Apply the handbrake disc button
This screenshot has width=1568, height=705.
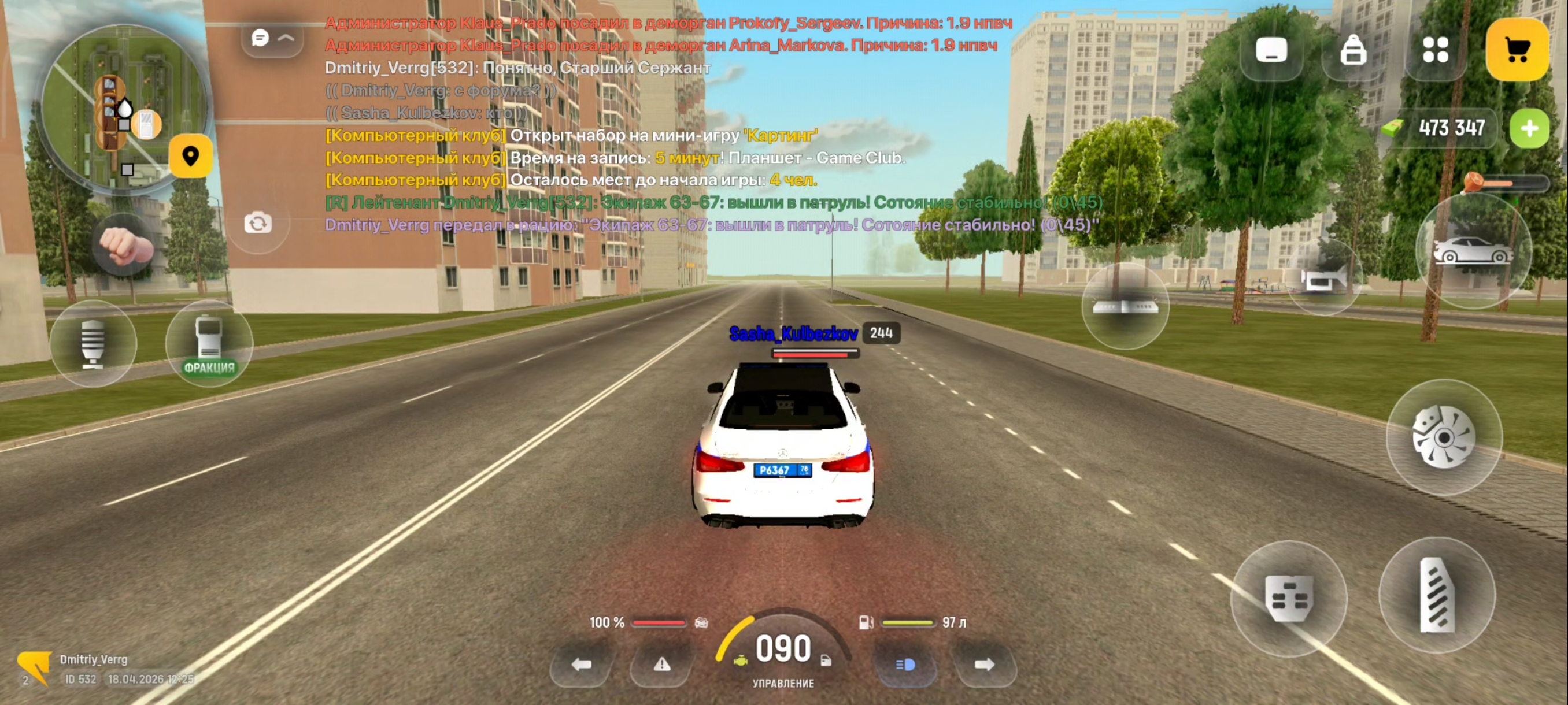pos(1443,437)
